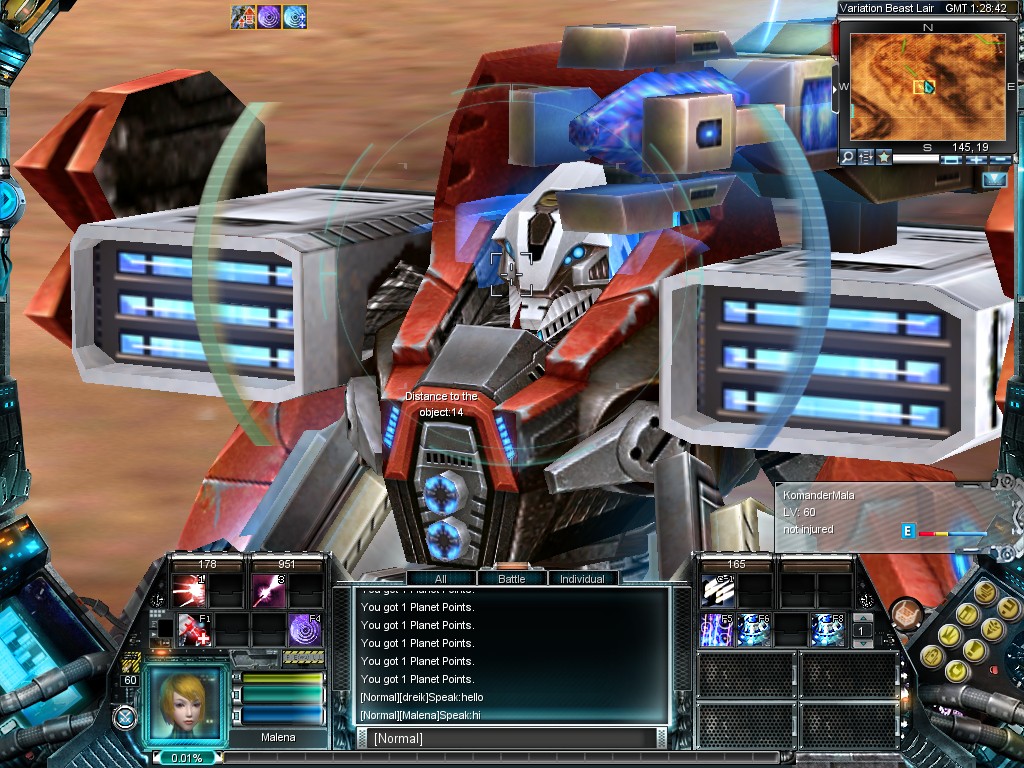Open the minimap magnifier search
Image resolution: width=1024 pixels, height=768 pixels.
847,157
